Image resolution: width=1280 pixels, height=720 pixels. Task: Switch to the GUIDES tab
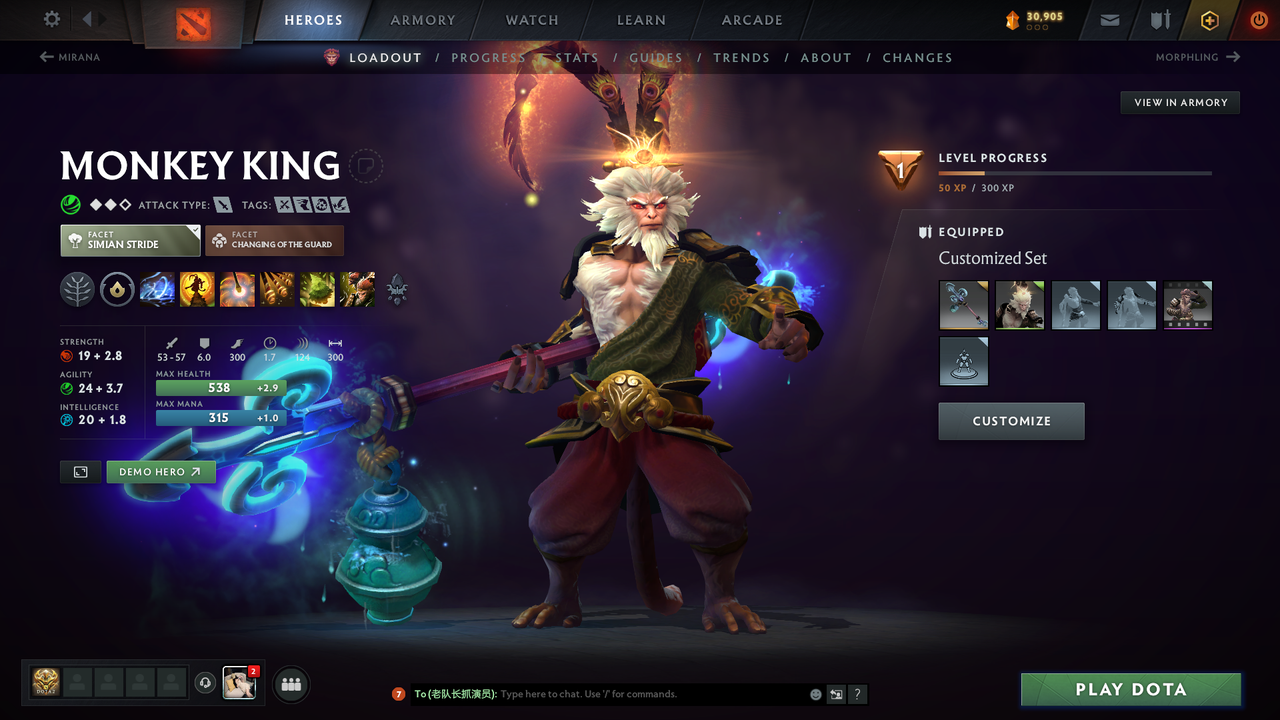656,57
